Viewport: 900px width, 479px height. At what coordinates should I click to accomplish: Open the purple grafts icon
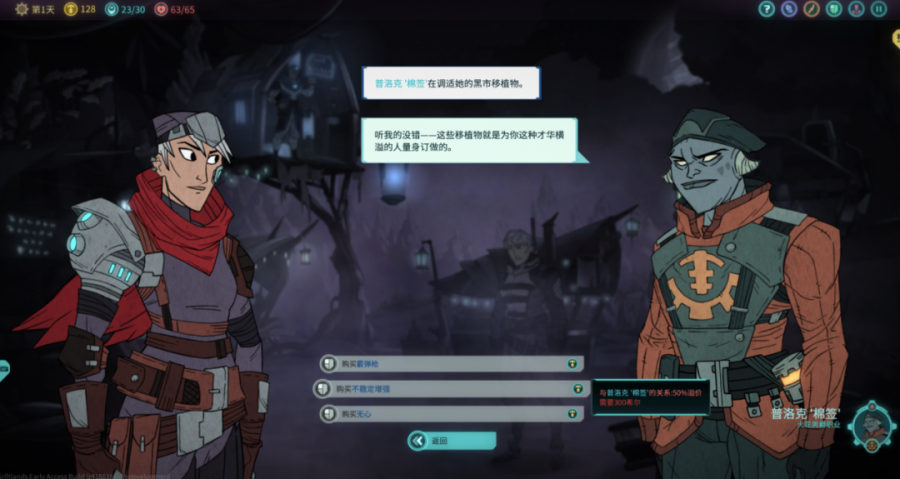point(789,9)
